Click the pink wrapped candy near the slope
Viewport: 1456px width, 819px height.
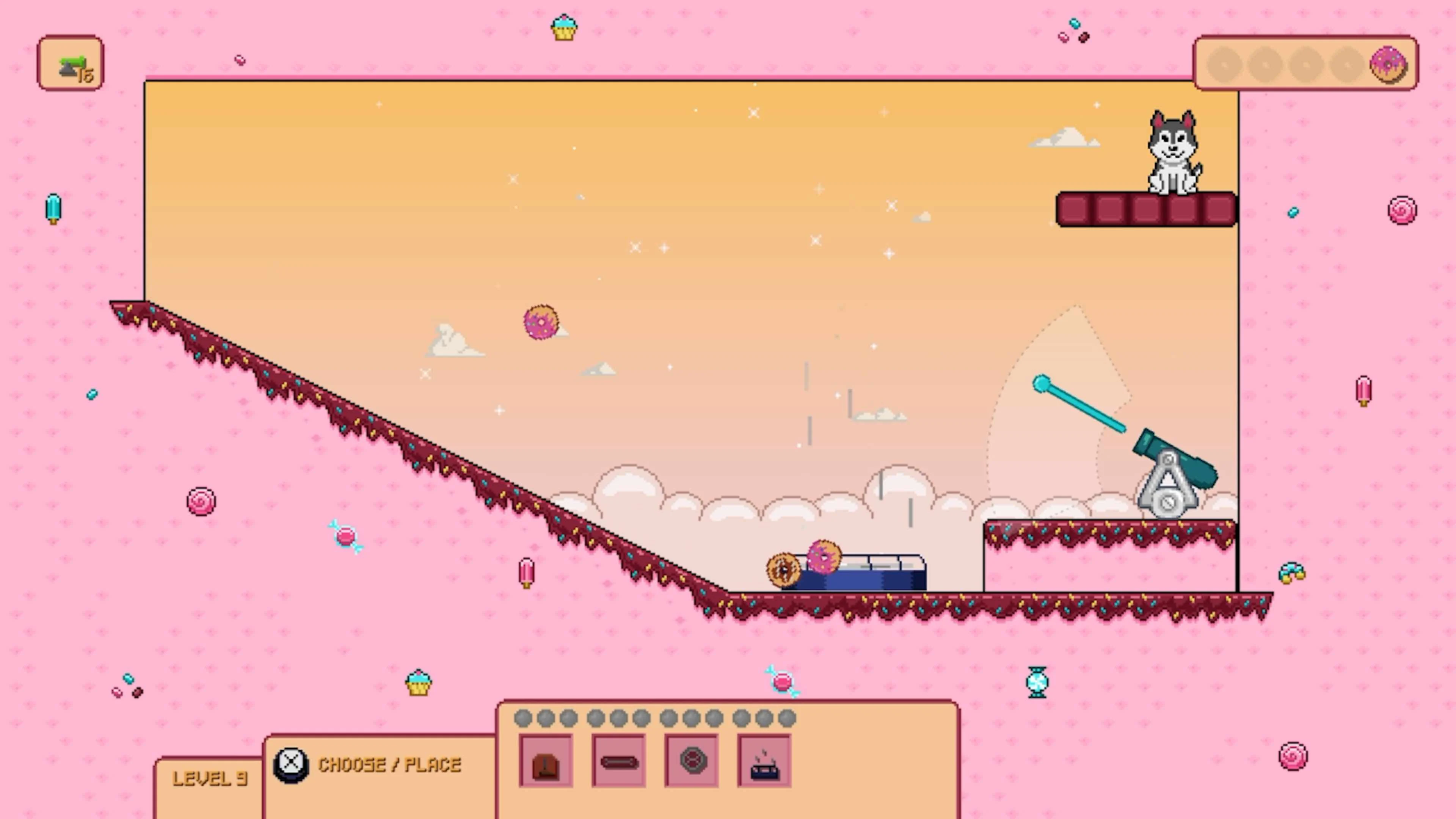[345, 537]
